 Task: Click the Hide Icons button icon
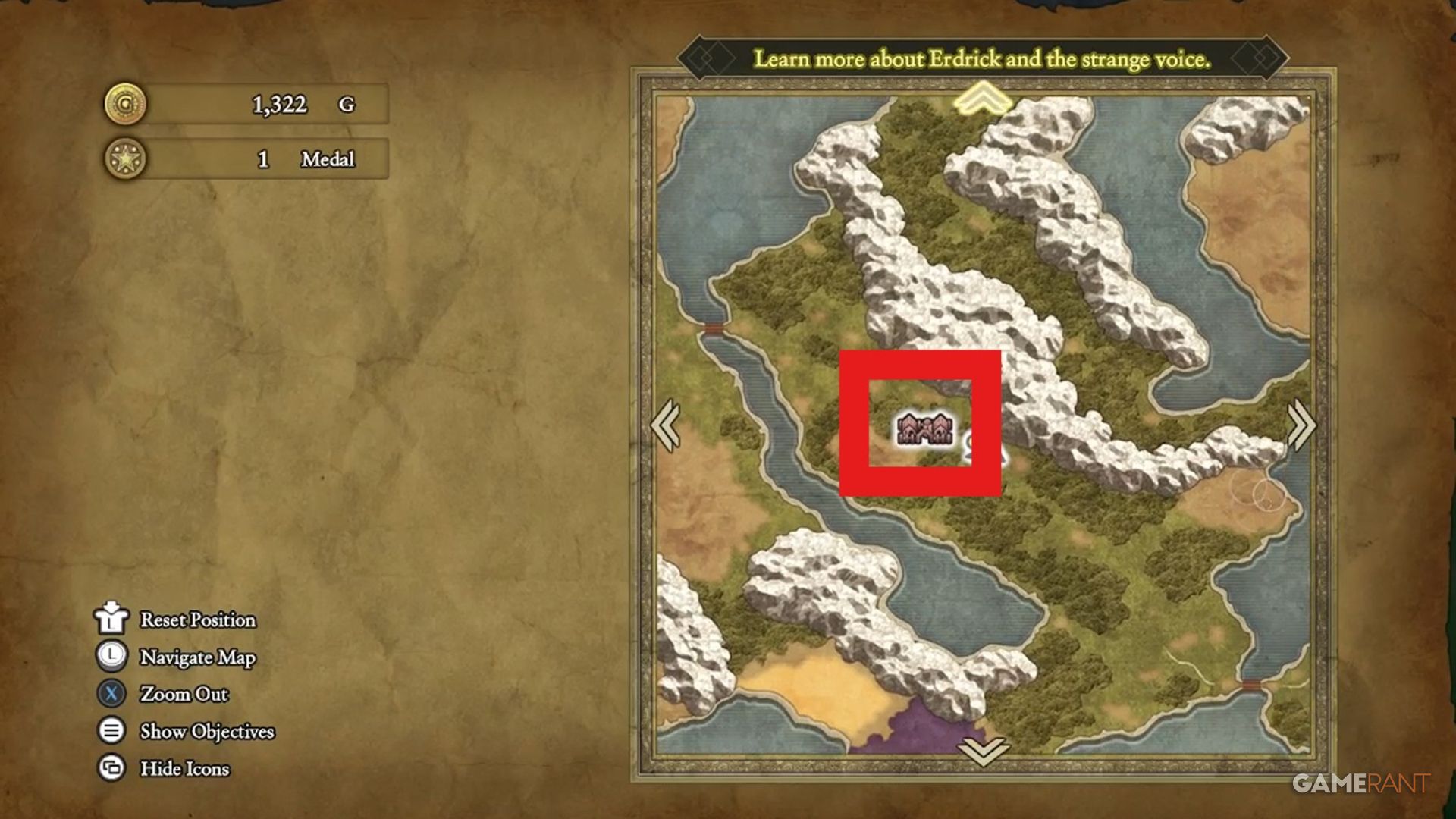(x=111, y=769)
